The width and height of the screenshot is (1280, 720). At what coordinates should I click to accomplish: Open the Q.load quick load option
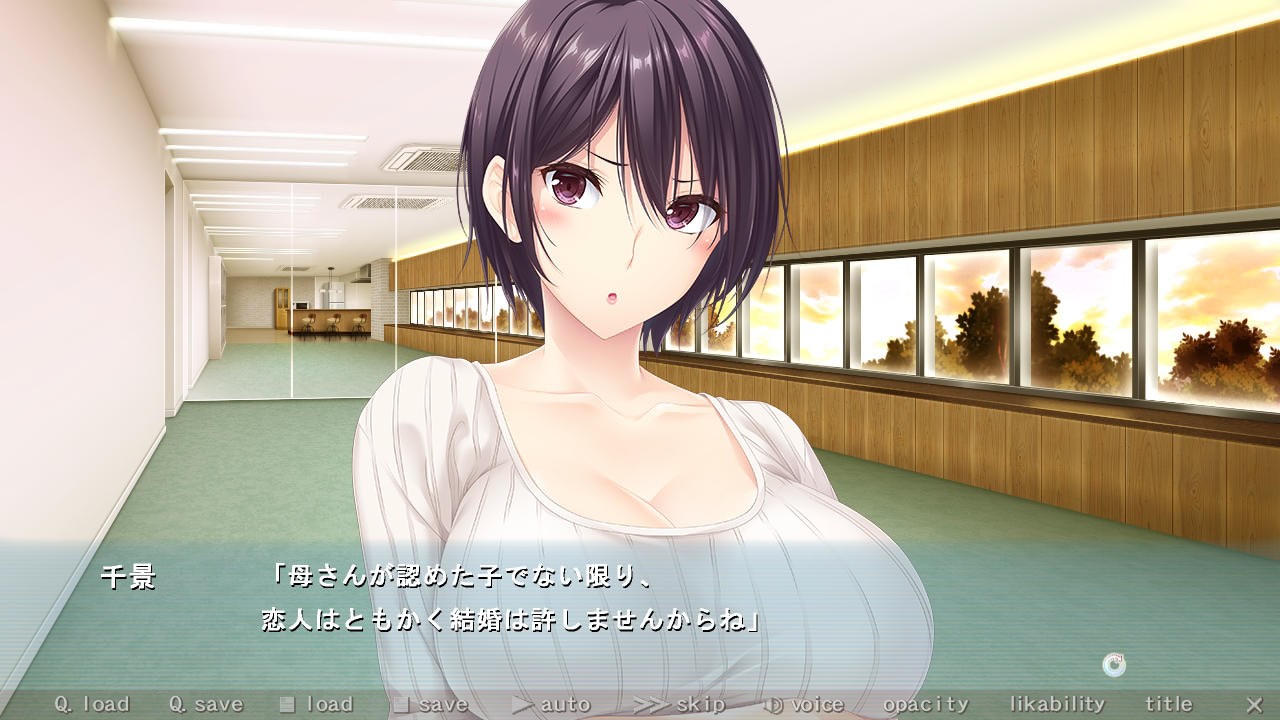[92, 705]
